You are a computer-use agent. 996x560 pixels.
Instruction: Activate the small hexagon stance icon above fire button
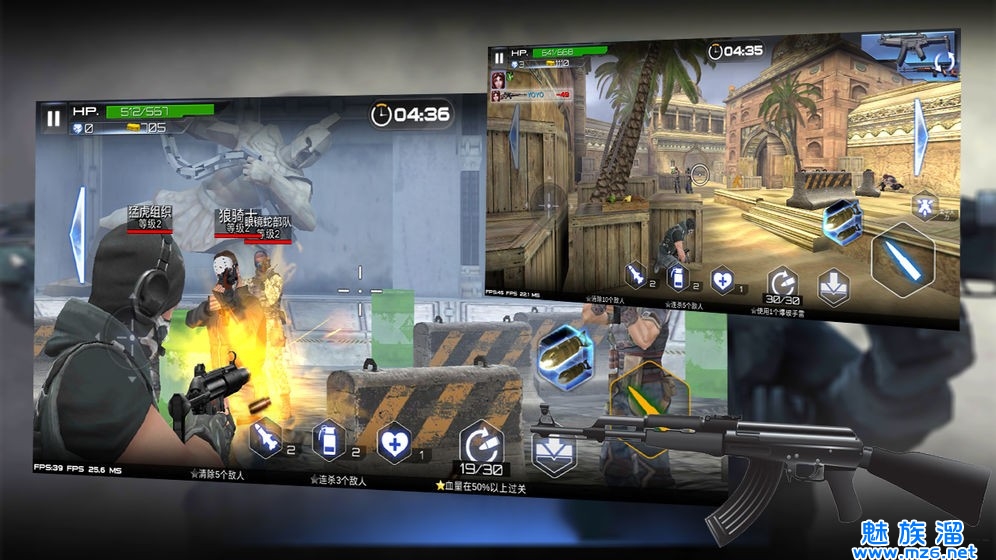click(x=924, y=206)
